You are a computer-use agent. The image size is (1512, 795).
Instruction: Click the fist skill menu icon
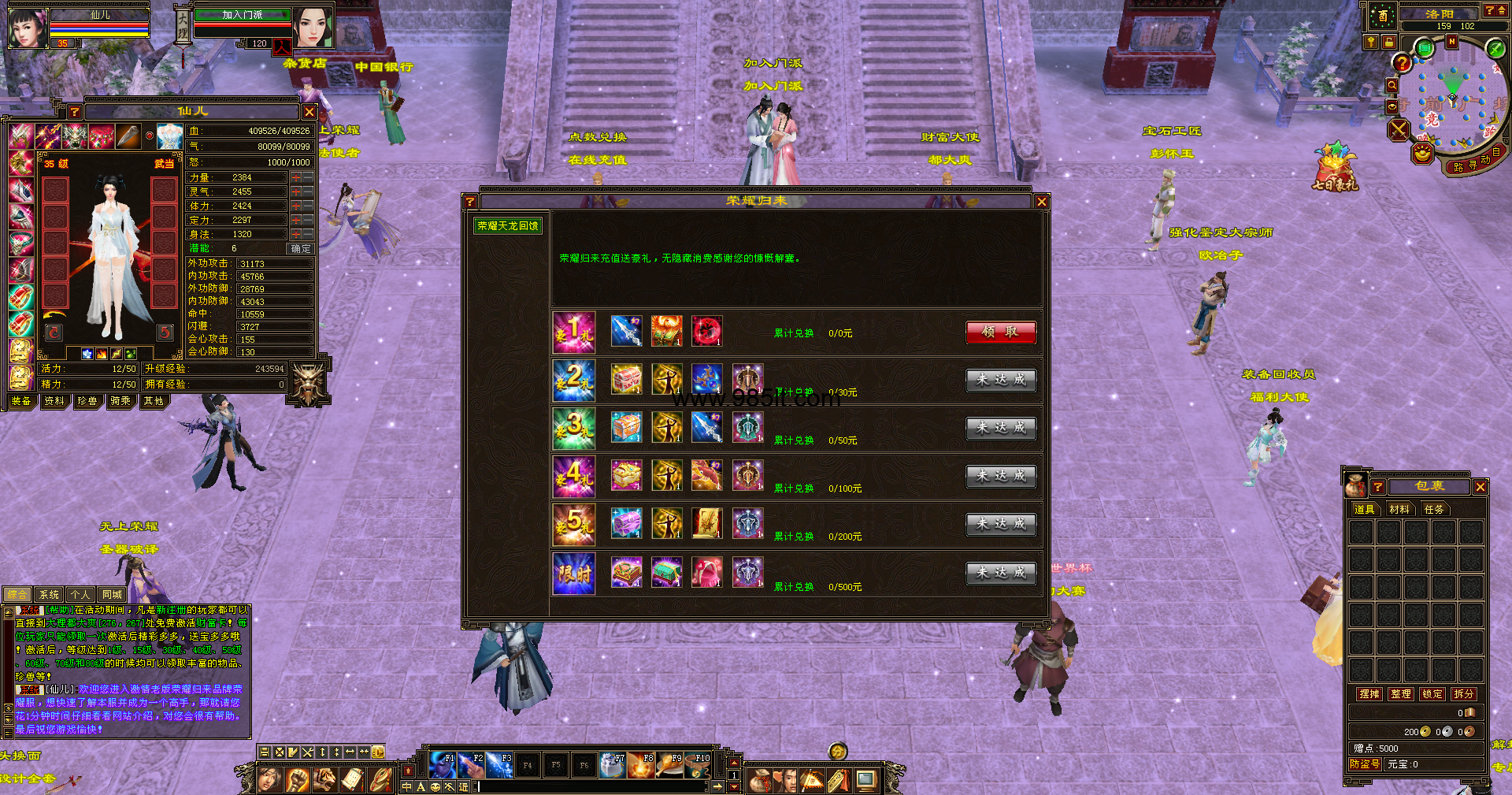(297, 780)
